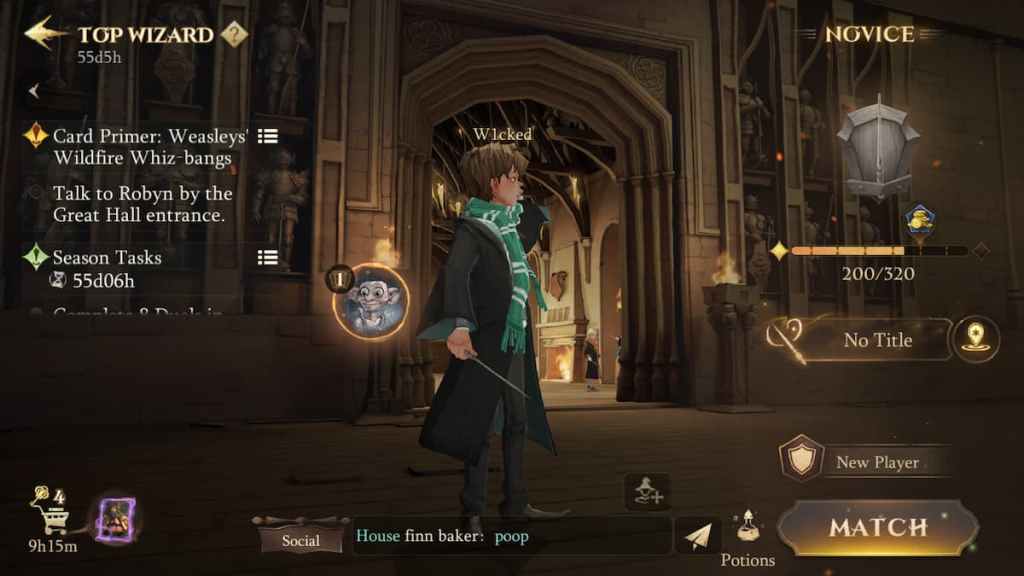Collapse the task panel with small arrow
The image size is (1024, 576).
coord(35,91)
